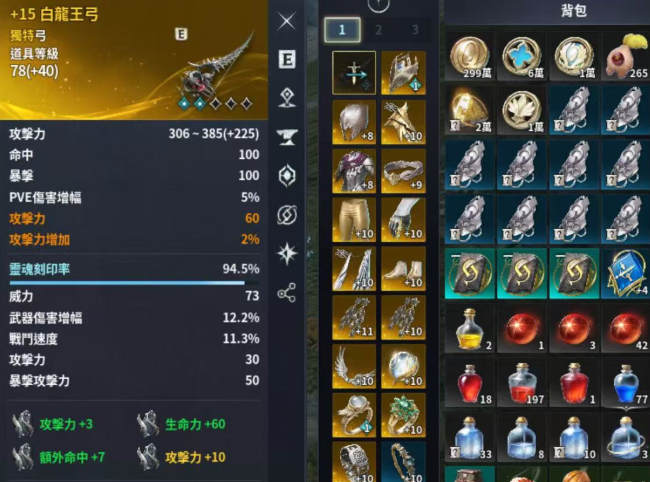Select the potion stack of 197
The width and height of the screenshot is (650, 482).
pos(522,383)
